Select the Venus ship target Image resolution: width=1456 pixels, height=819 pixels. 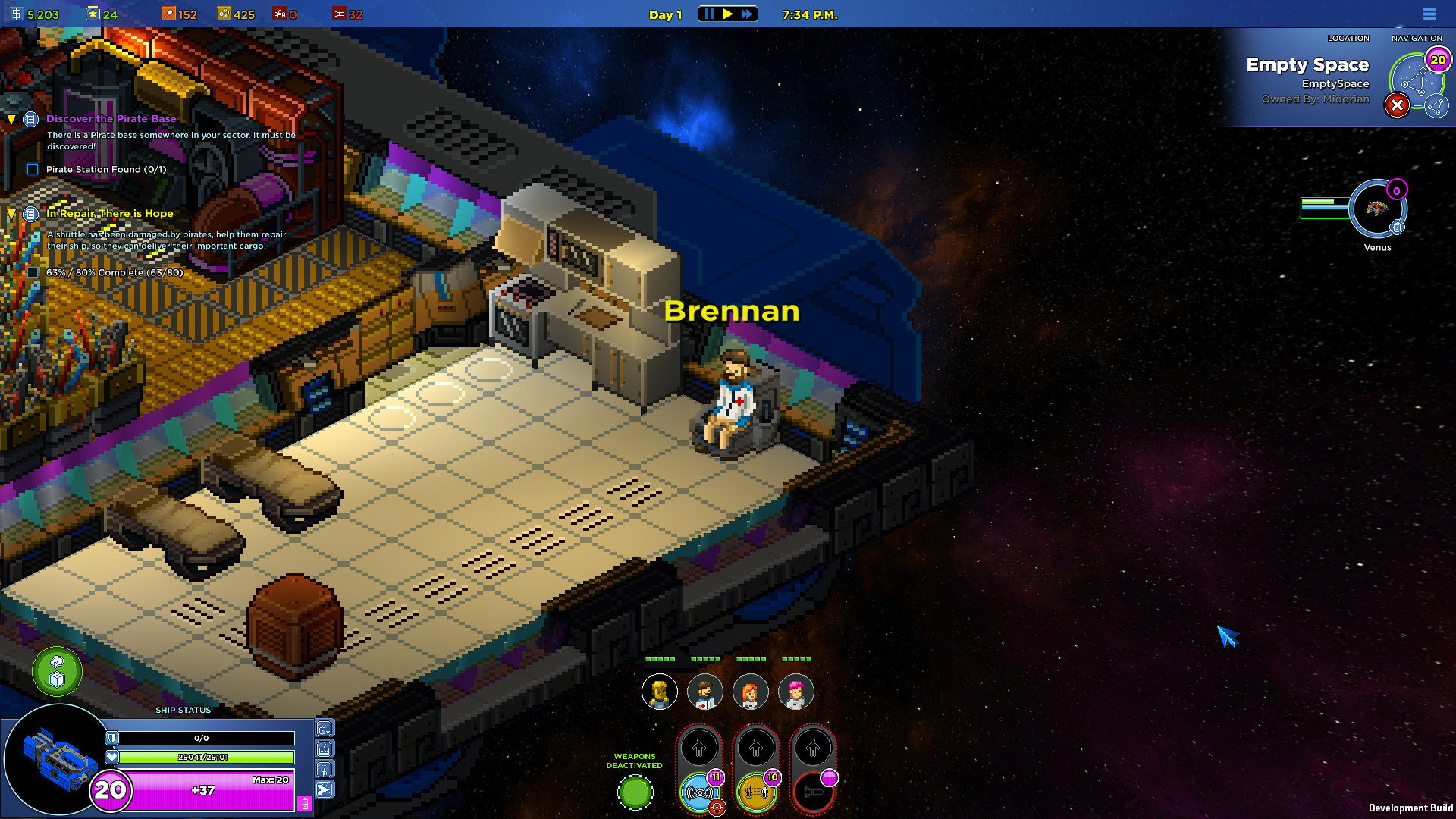[1377, 209]
